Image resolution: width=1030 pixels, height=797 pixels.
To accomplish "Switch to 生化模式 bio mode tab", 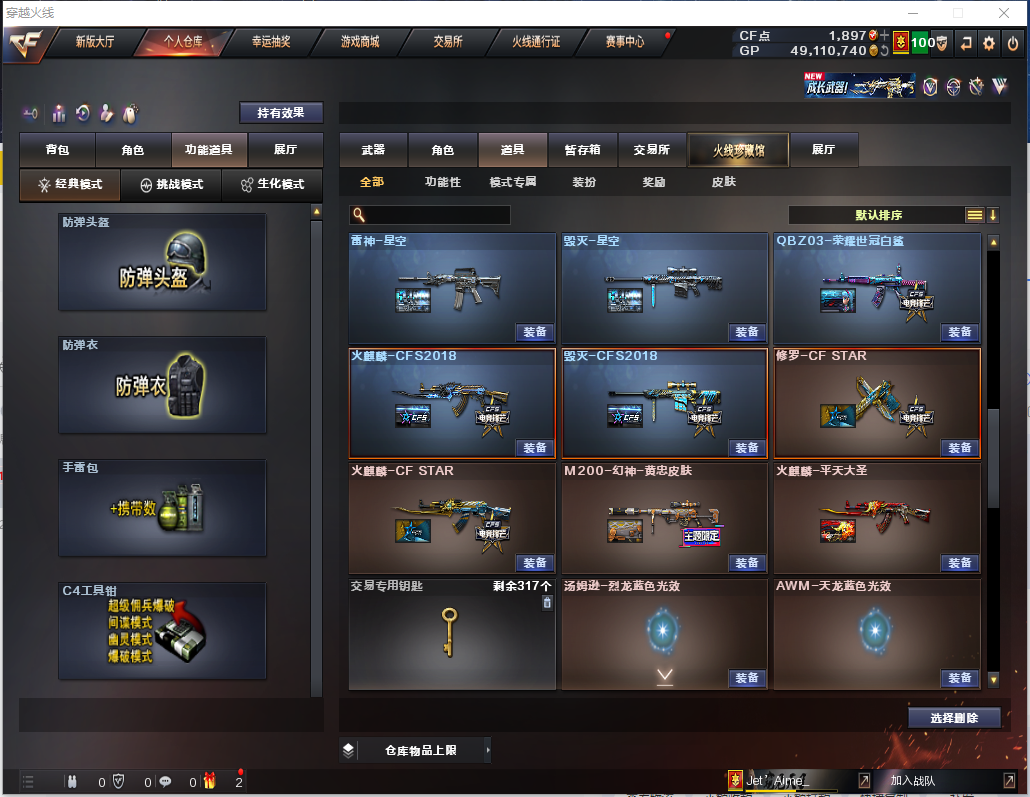I will tap(272, 185).
